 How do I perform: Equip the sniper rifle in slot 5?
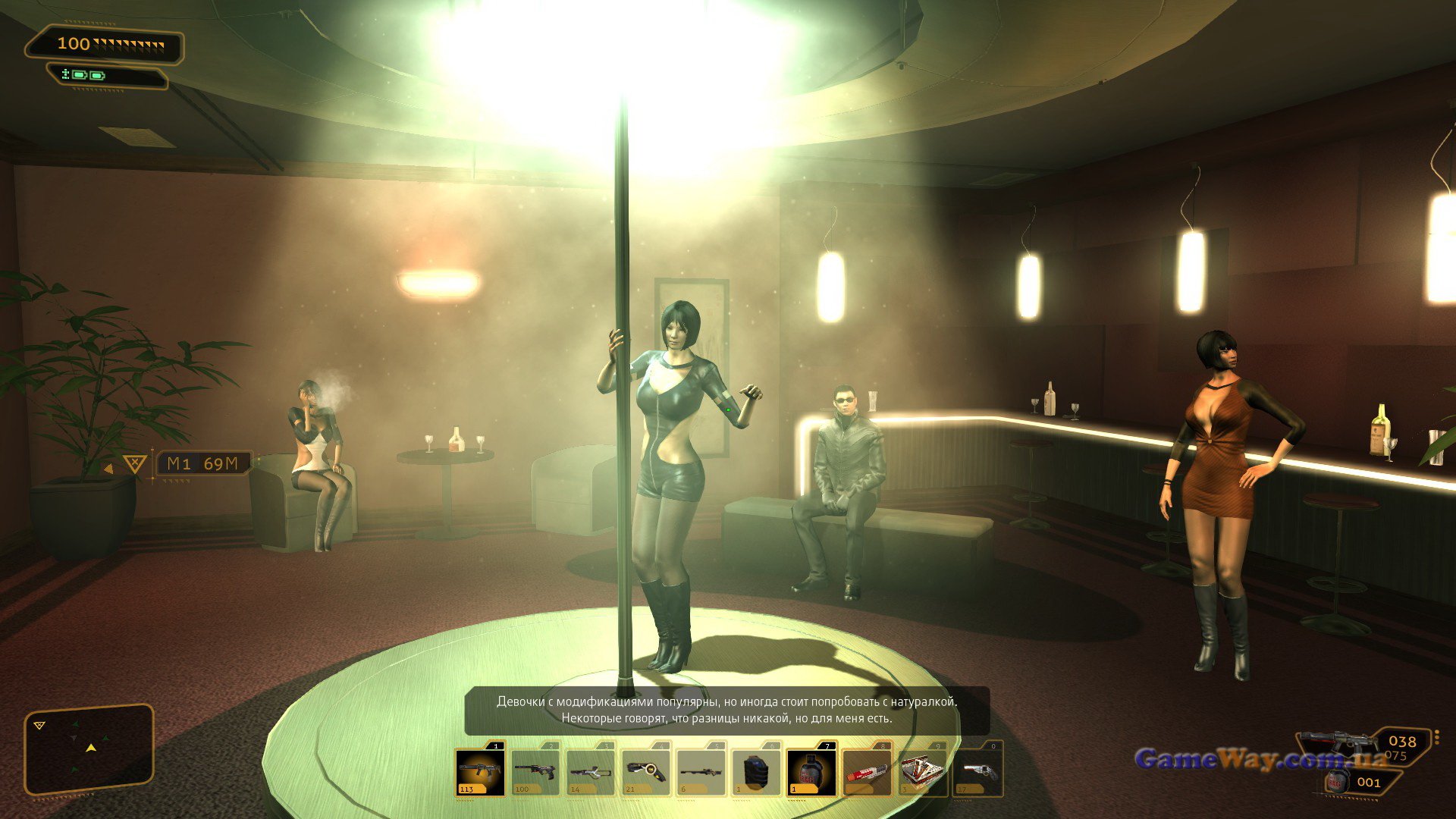(701, 772)
